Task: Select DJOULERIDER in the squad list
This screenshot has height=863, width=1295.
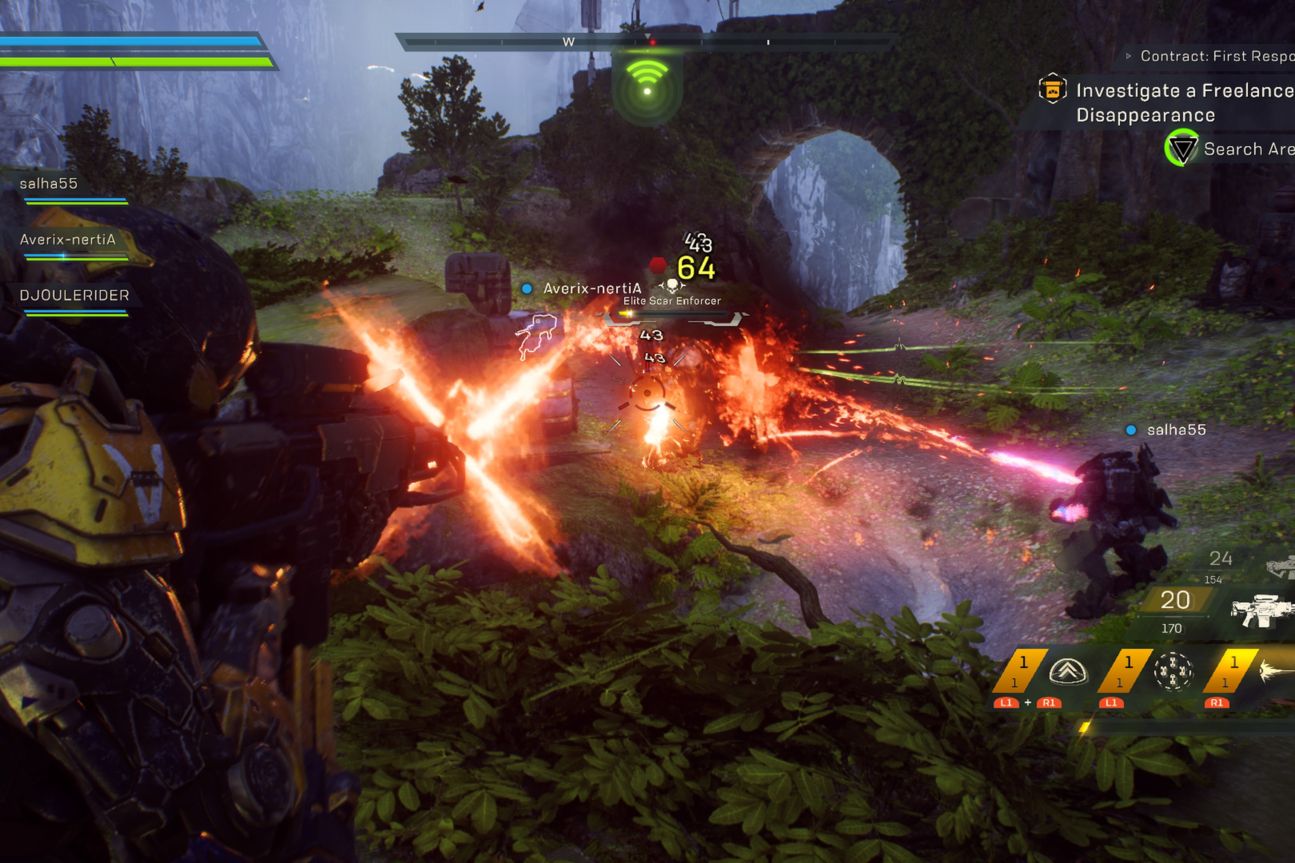Action: [x=75, y=296]
